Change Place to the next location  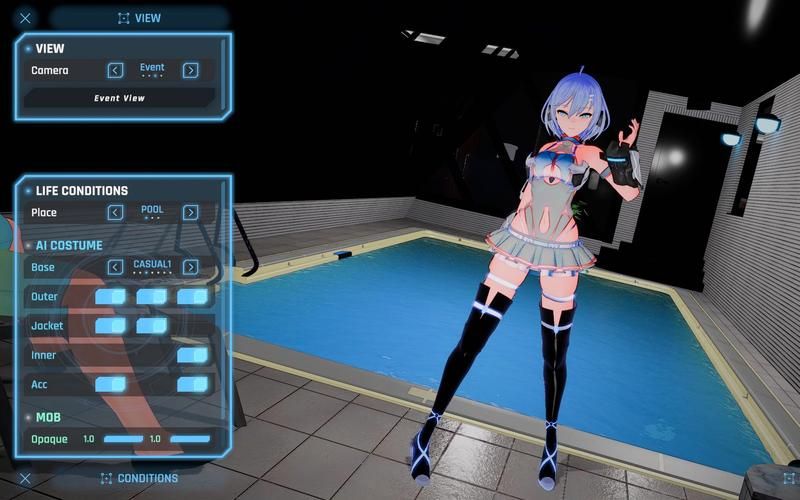click(x=190, y=212)
